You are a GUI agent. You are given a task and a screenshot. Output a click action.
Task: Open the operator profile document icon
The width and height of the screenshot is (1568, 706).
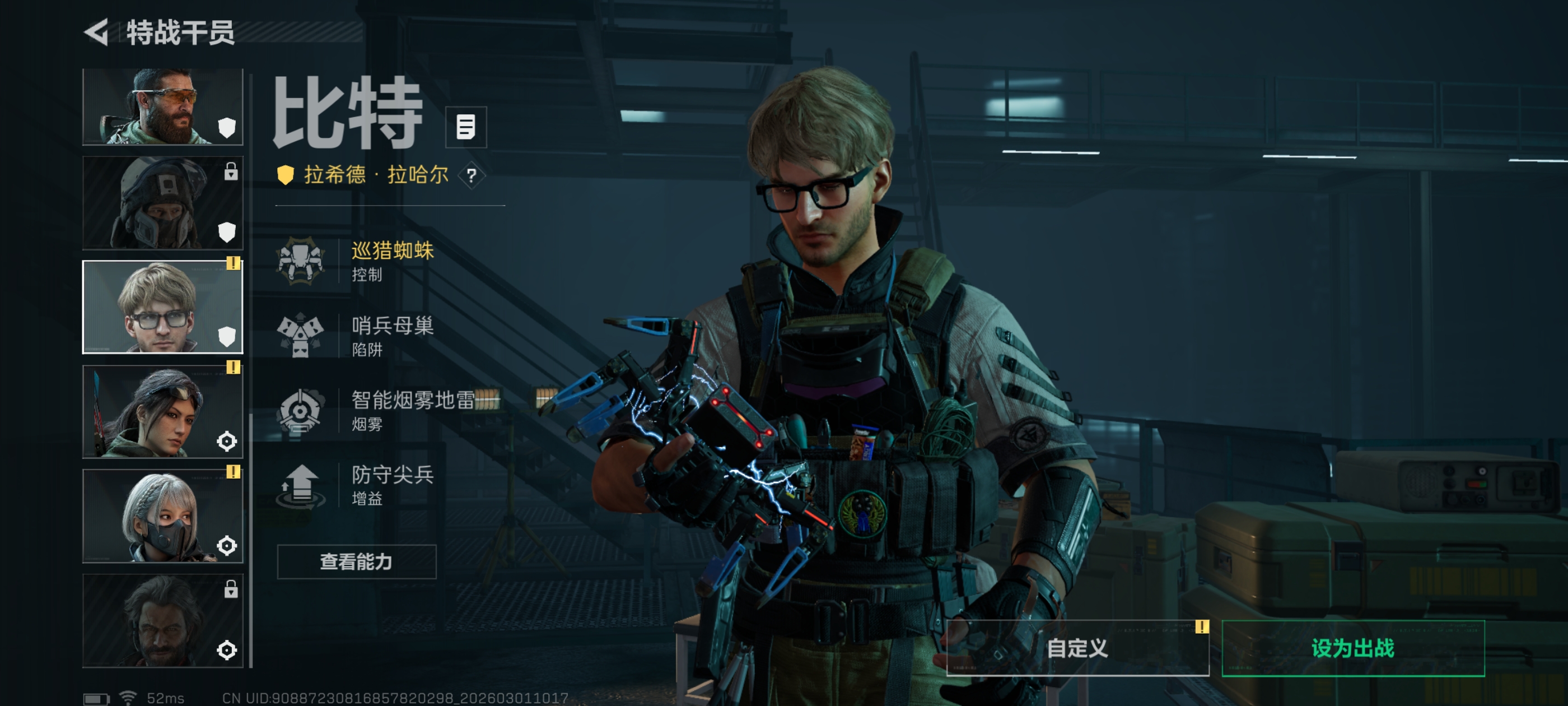click(466, 127)
